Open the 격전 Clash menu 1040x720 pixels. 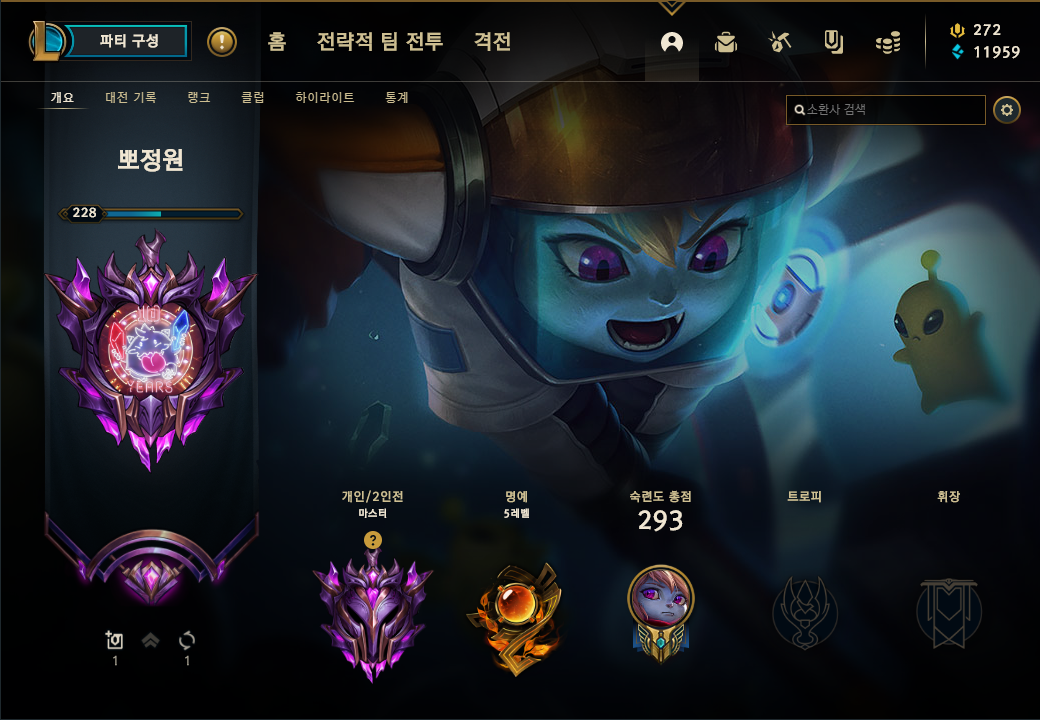(x=492, y=42)
